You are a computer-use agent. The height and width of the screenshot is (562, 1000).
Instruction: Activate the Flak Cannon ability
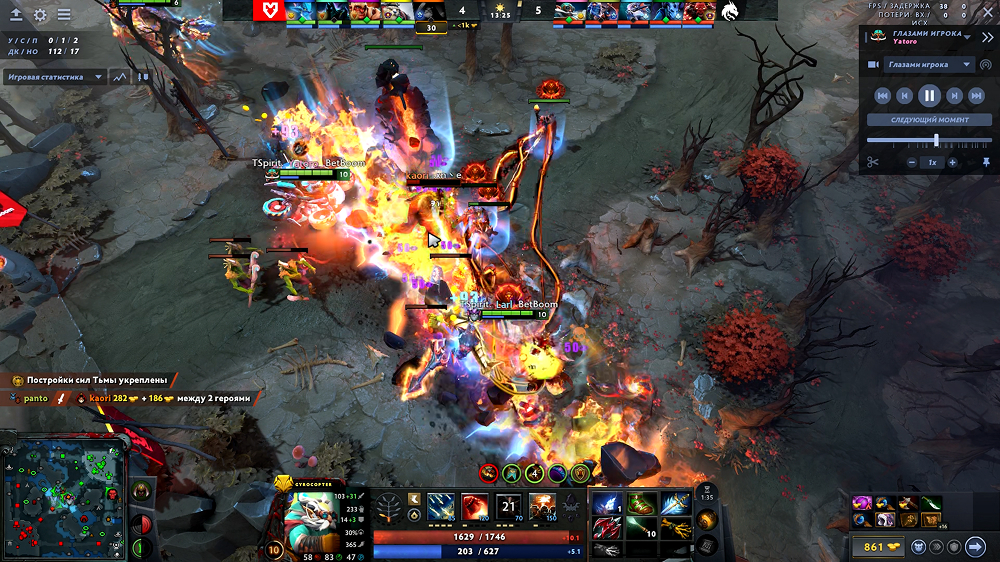(x=508, y=507)
